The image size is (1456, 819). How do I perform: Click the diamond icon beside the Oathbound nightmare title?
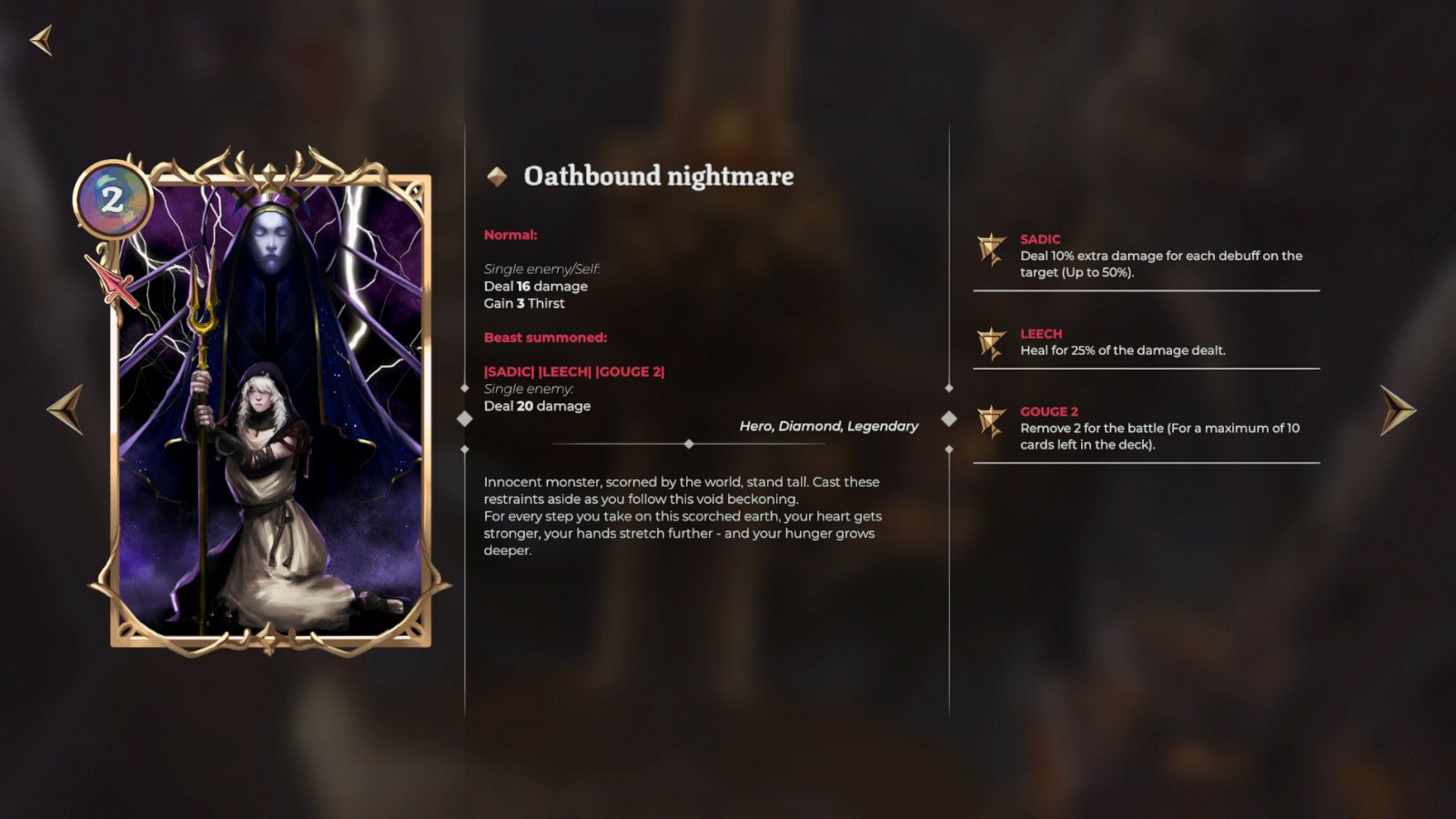coord(499,177)
